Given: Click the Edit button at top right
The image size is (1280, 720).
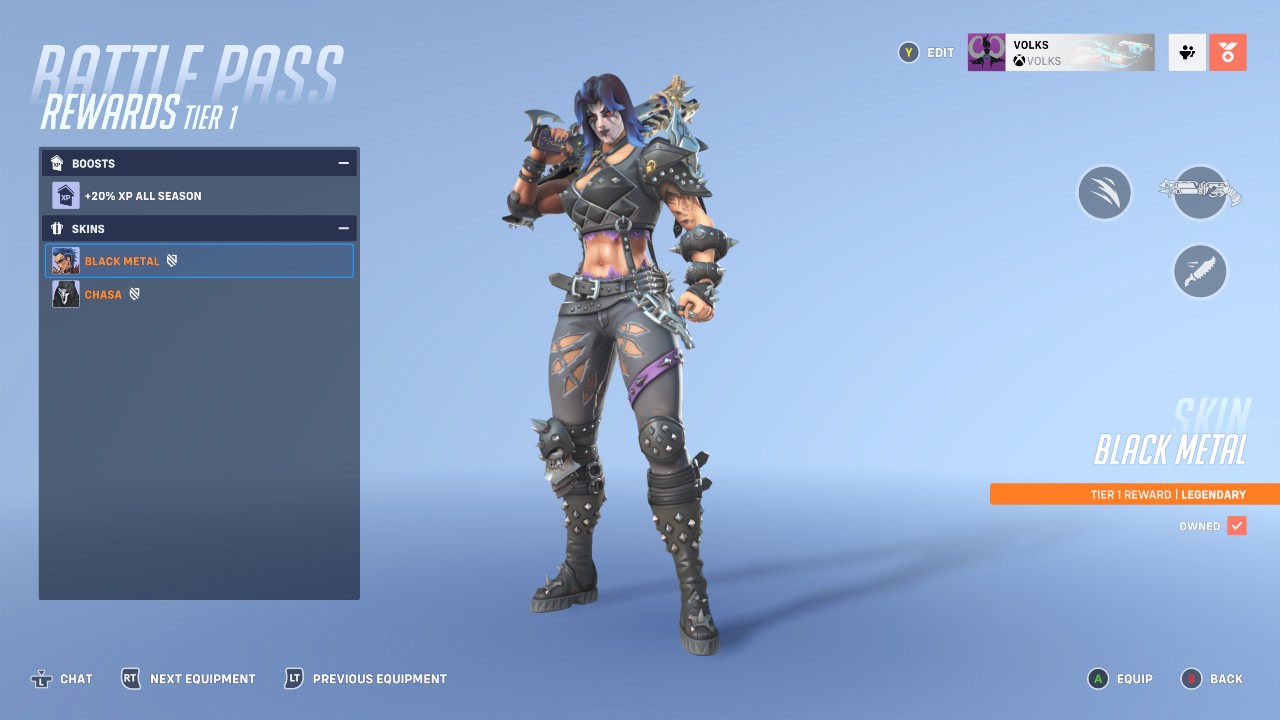Looking at the screenshot, I should [x=925, y=52].
